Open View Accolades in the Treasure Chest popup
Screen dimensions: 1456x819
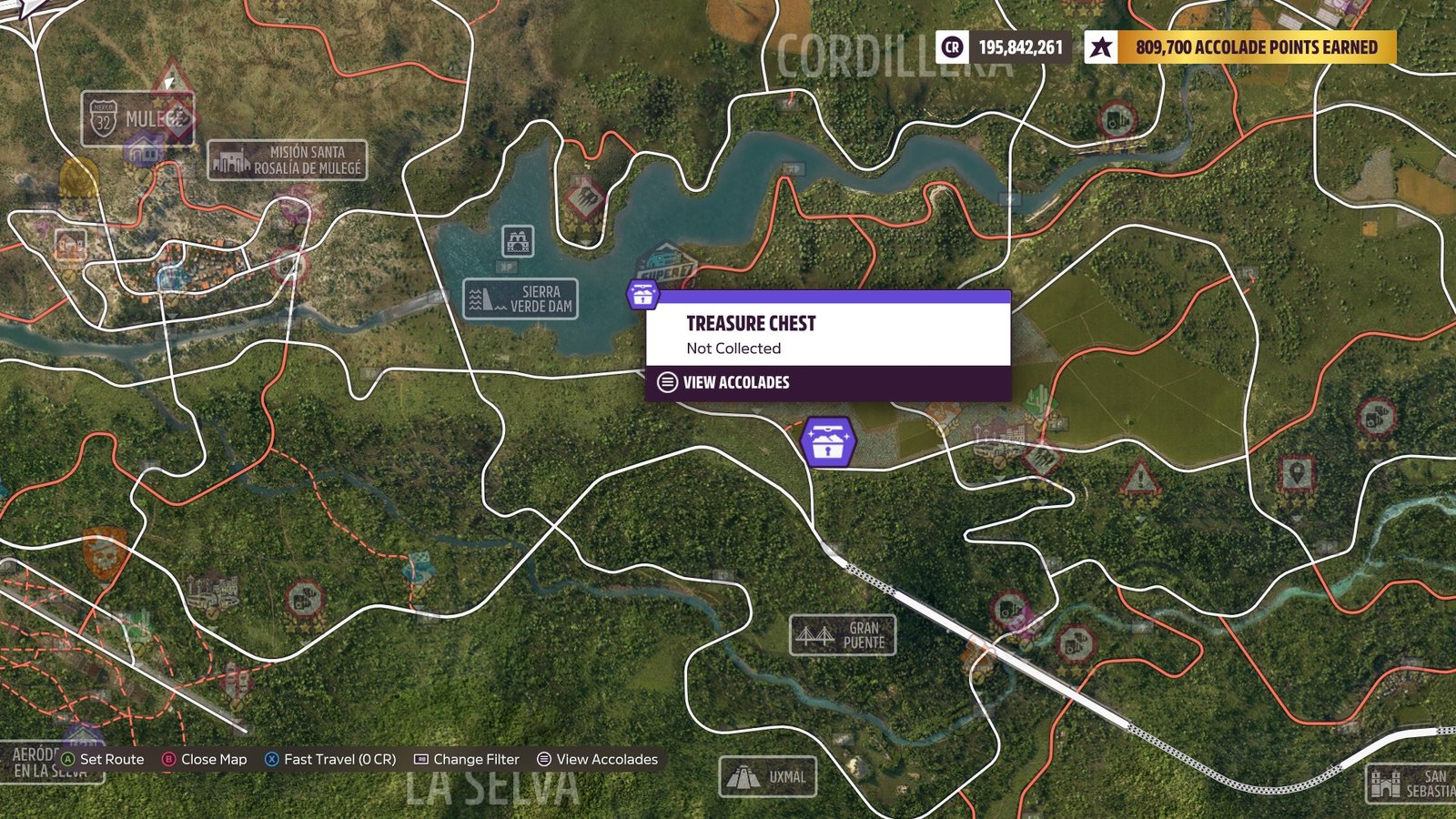736,383
